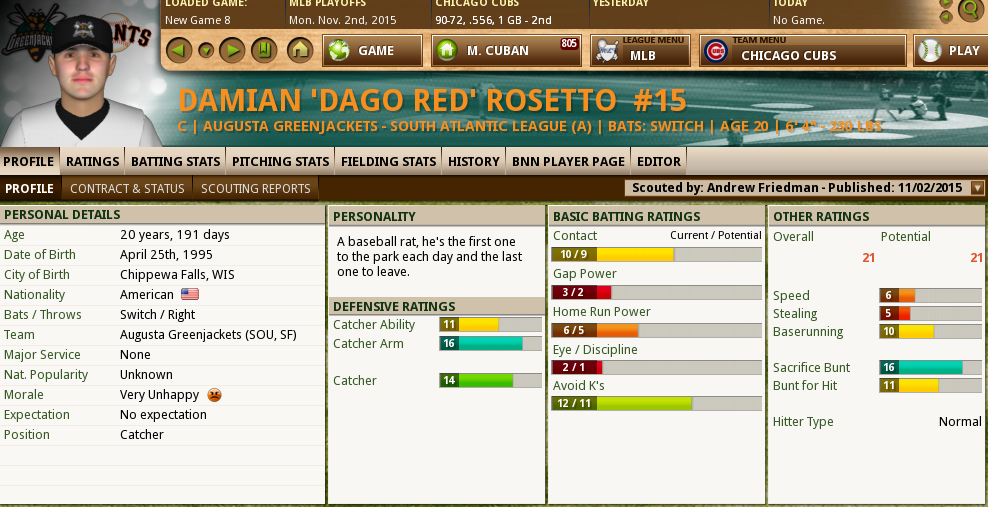Open the bookmarks icon button
Image resolution: width=988 pixels, height=507 pixels.
tap(262, 50)
